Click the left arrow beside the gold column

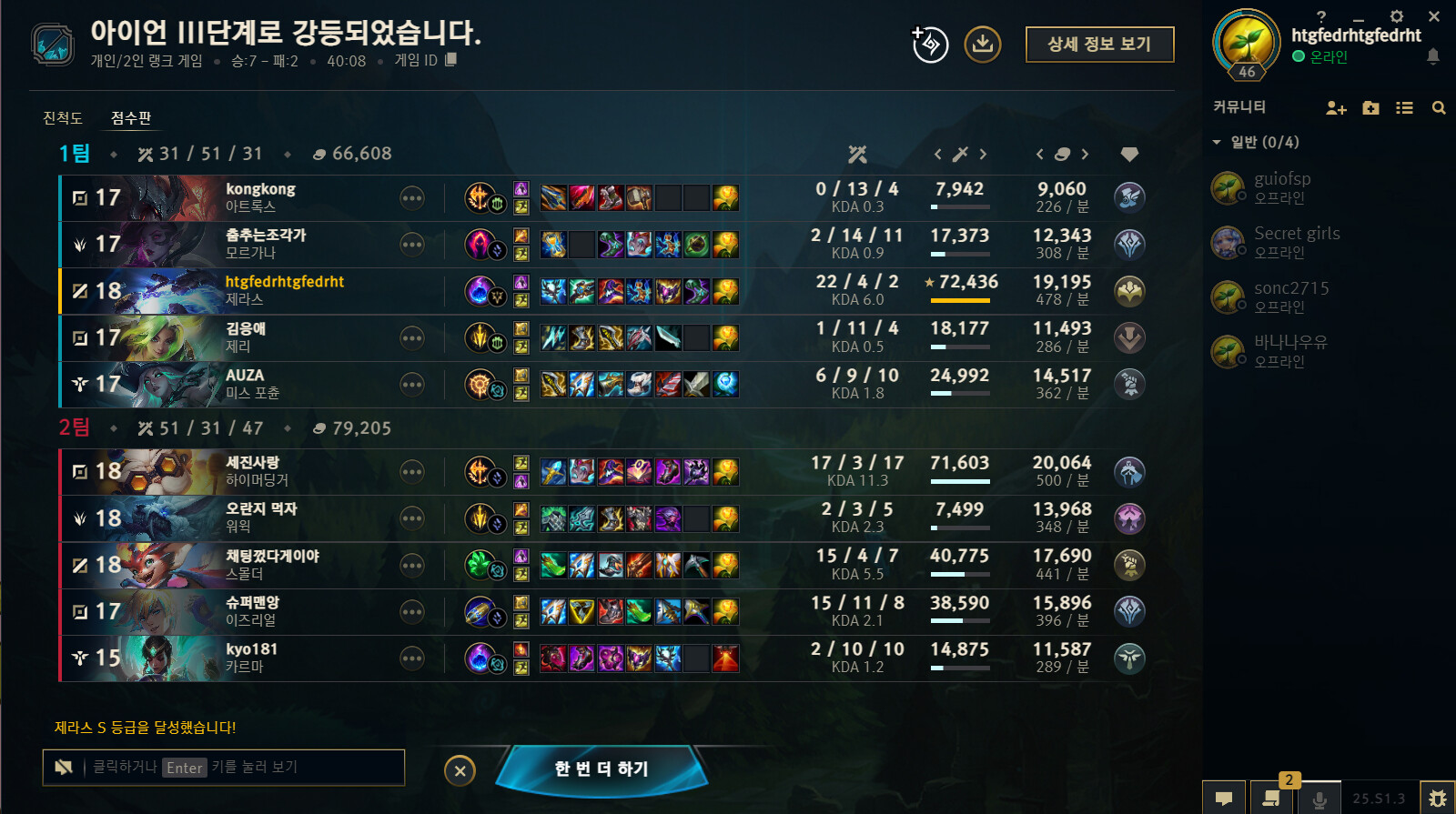click(x=1040, y=155)
